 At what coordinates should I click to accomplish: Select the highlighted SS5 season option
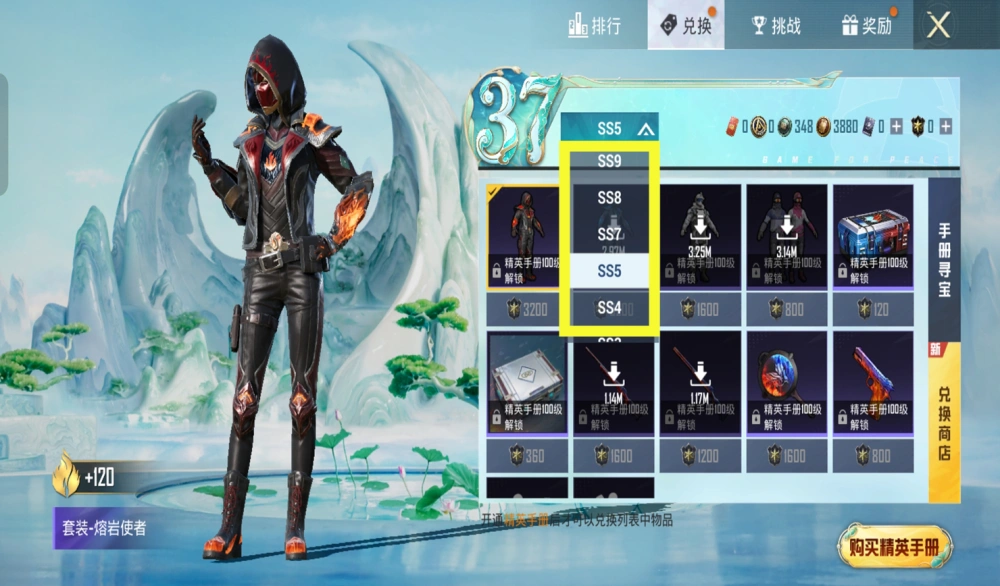pos(610,271)
